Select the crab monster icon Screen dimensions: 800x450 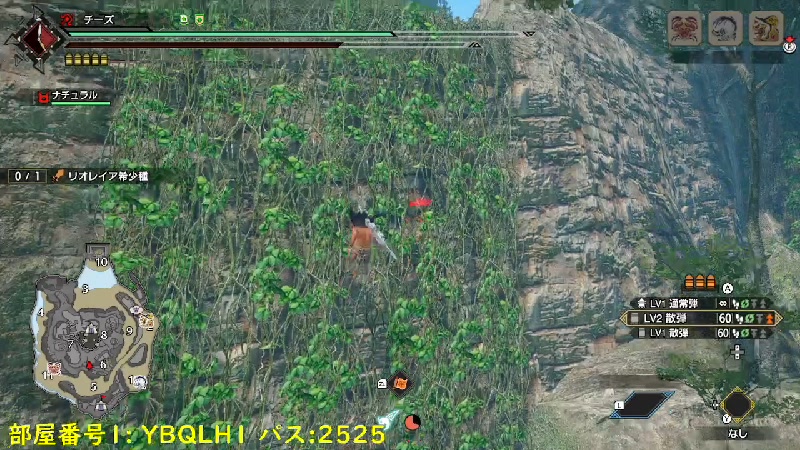point(687,28)
